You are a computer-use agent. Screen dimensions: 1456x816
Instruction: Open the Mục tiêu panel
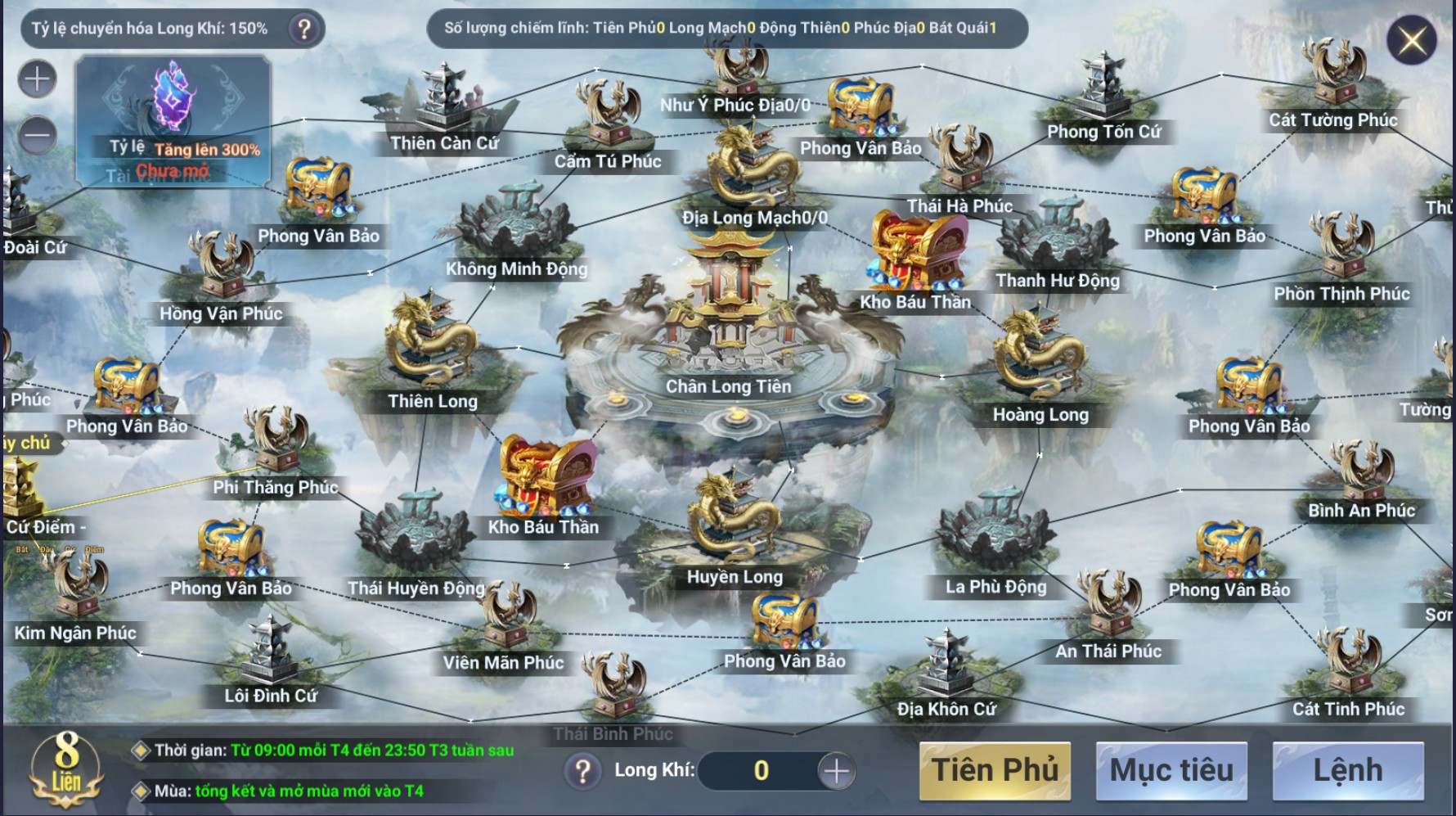coord(1171,770)
